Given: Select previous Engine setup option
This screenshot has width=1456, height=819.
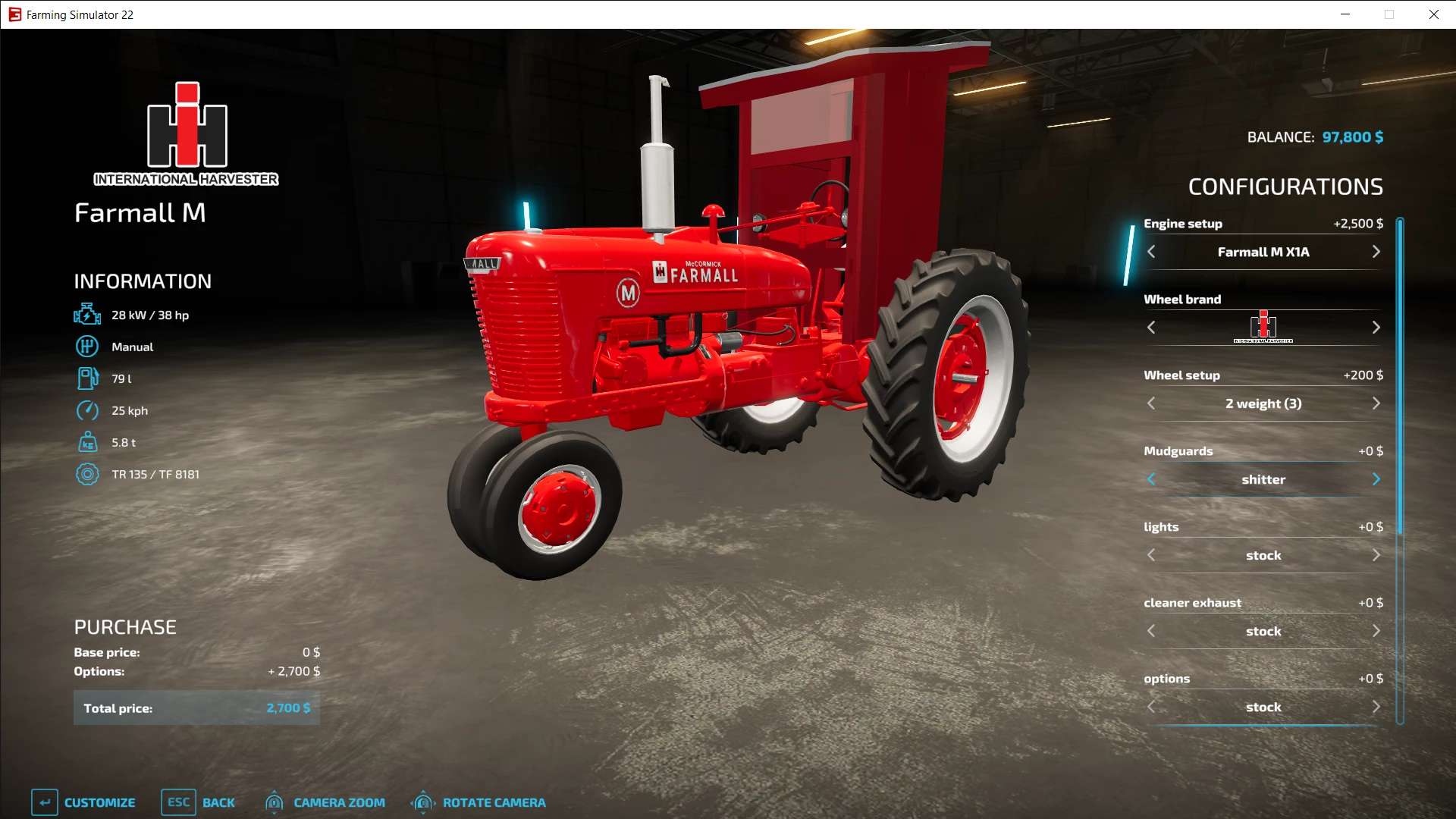Looking at the screenshot, I should [x=1151, y=252].
